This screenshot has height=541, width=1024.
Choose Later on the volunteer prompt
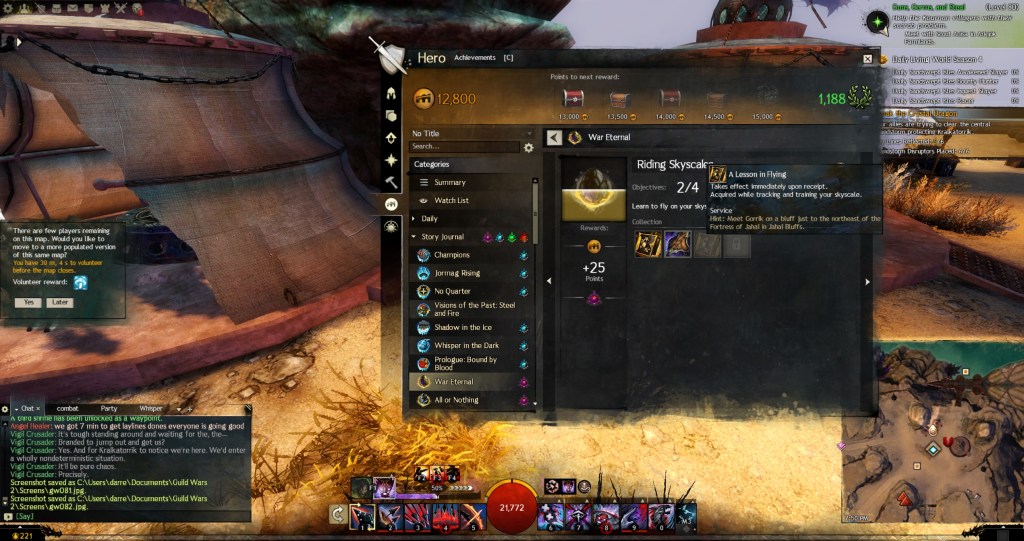(x=59, y=302)
